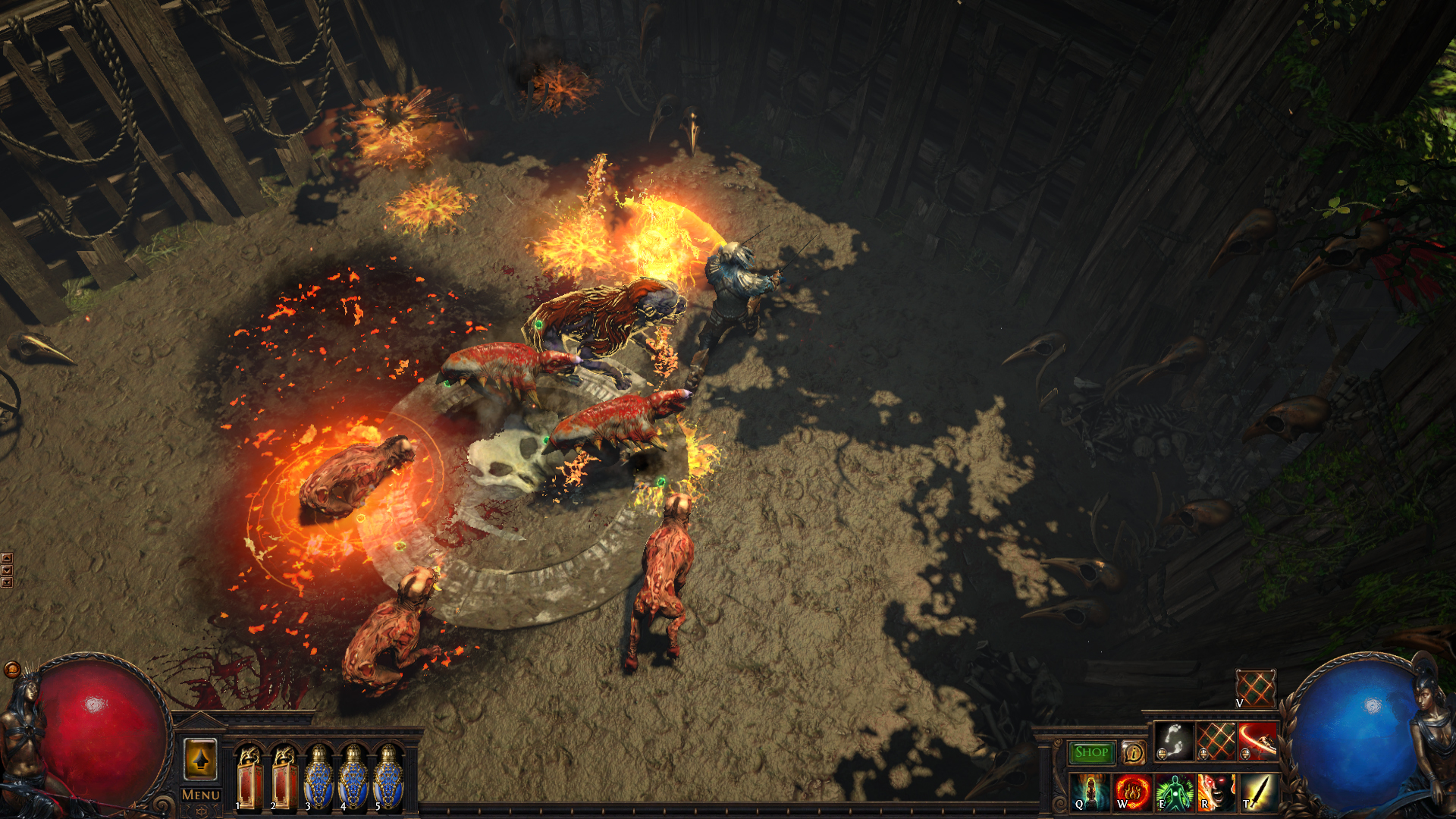Select the red sword slash attack skill

click(x=1258, y=741)
